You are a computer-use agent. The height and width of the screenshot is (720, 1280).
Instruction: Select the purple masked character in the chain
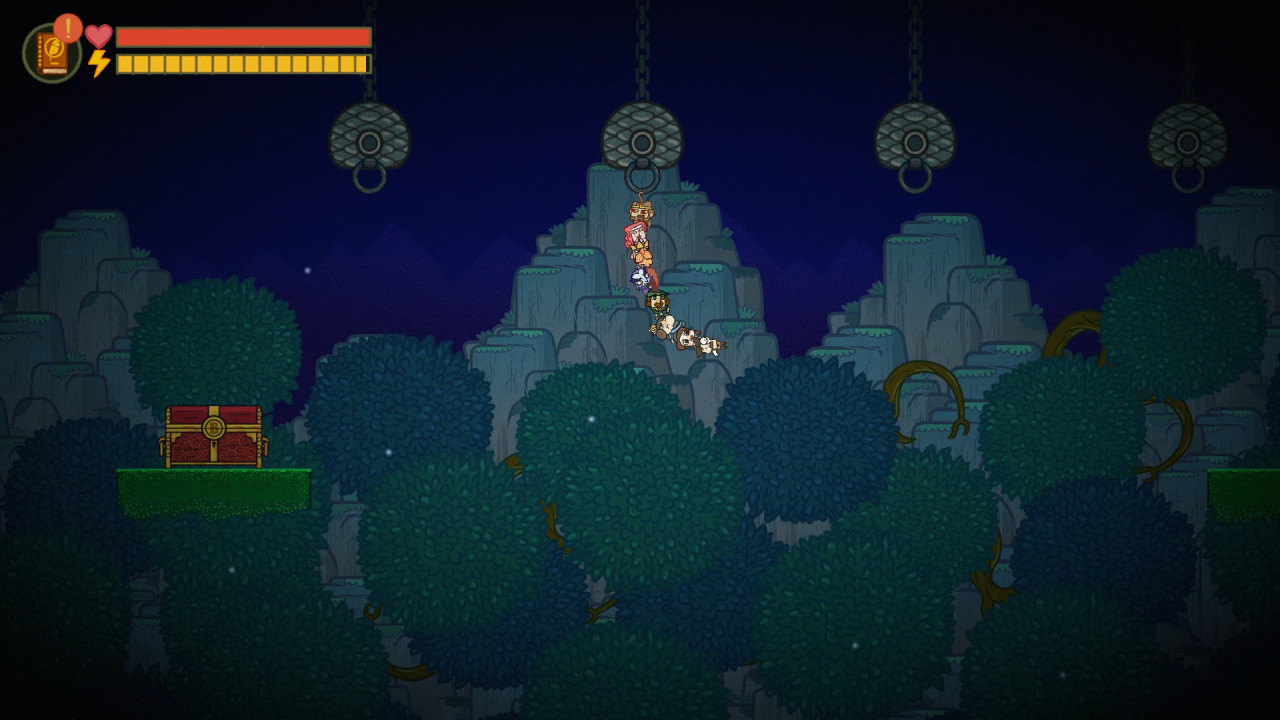point(640,278)
